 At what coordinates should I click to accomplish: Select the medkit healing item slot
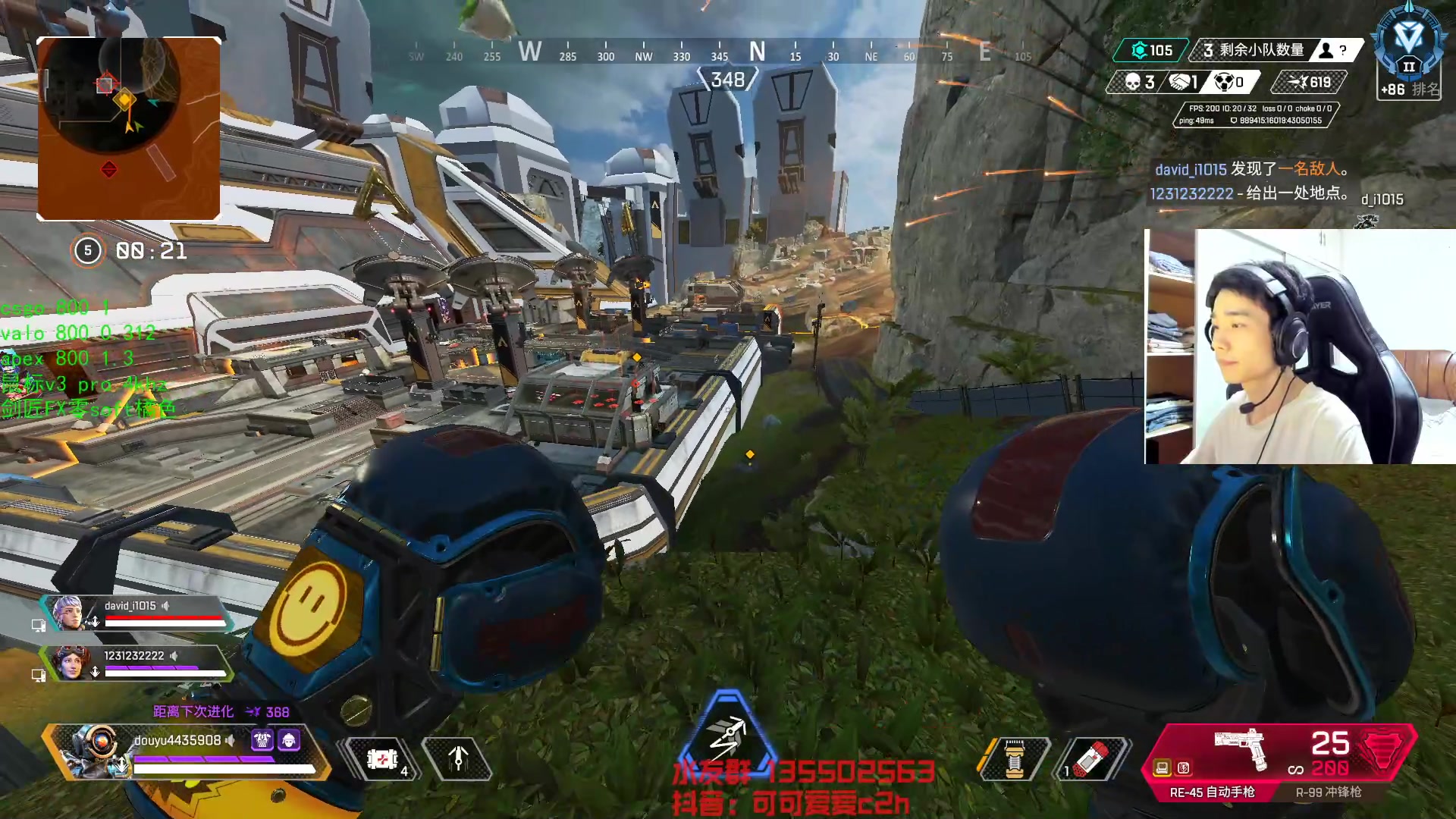click(382, 758)
